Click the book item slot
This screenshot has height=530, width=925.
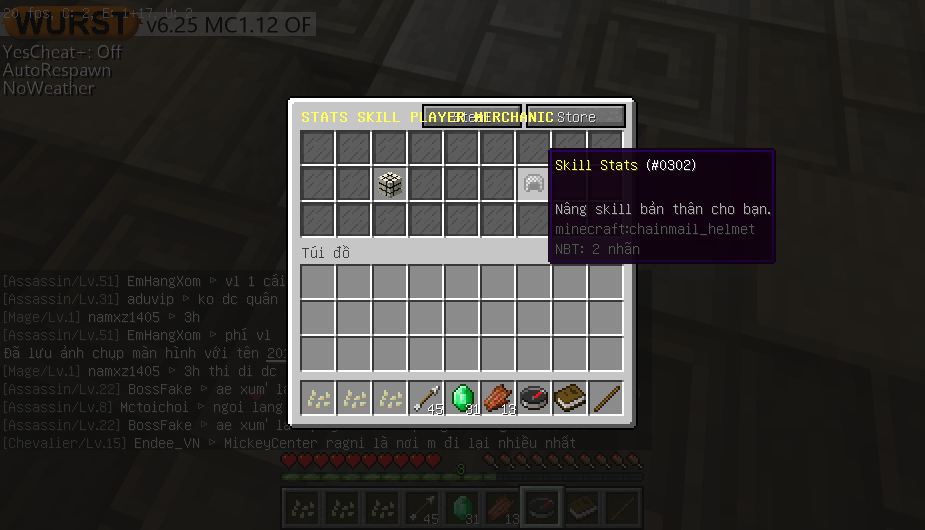[x=570, y=398]
